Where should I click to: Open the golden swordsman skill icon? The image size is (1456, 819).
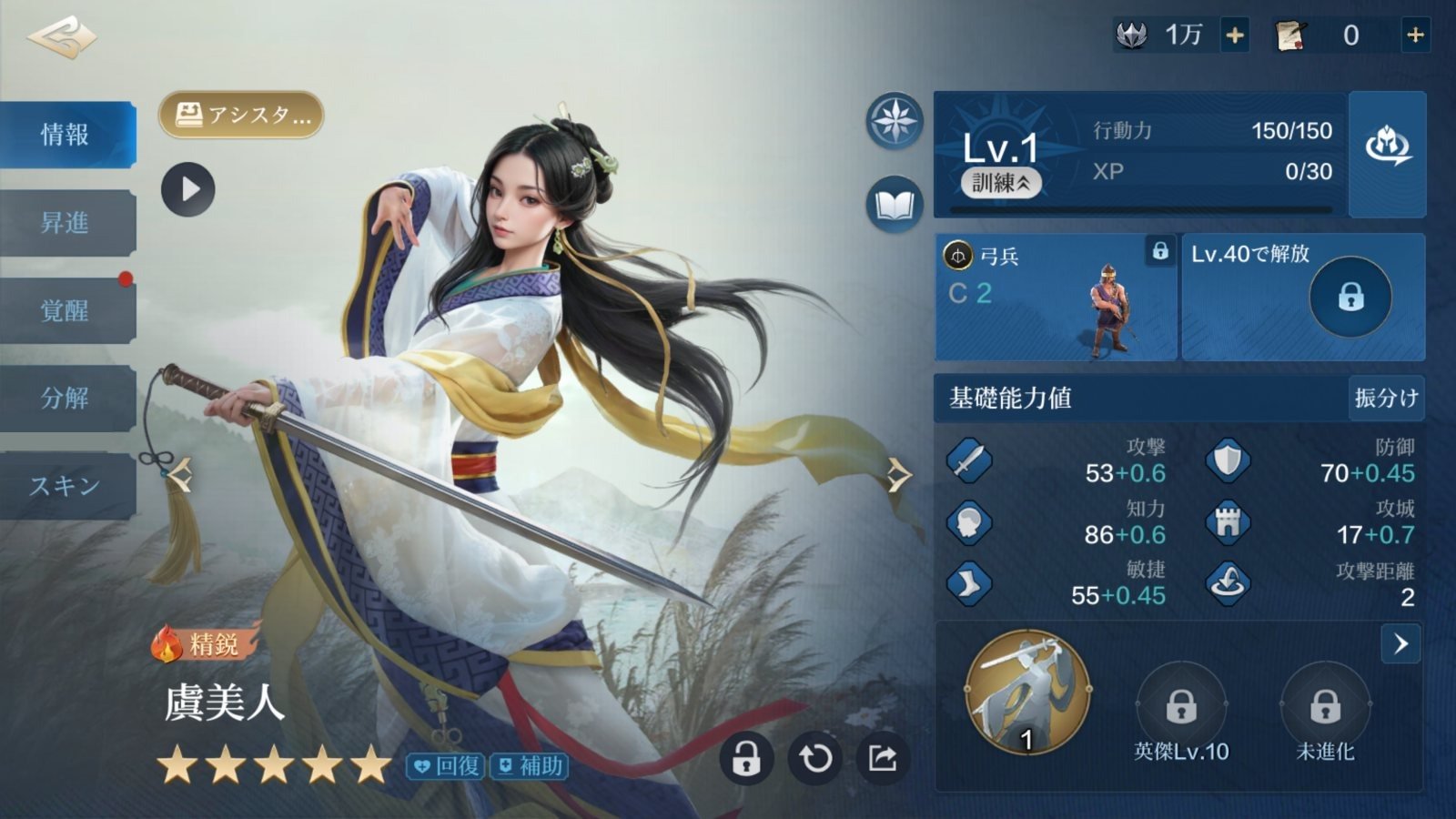point(1027,692)
